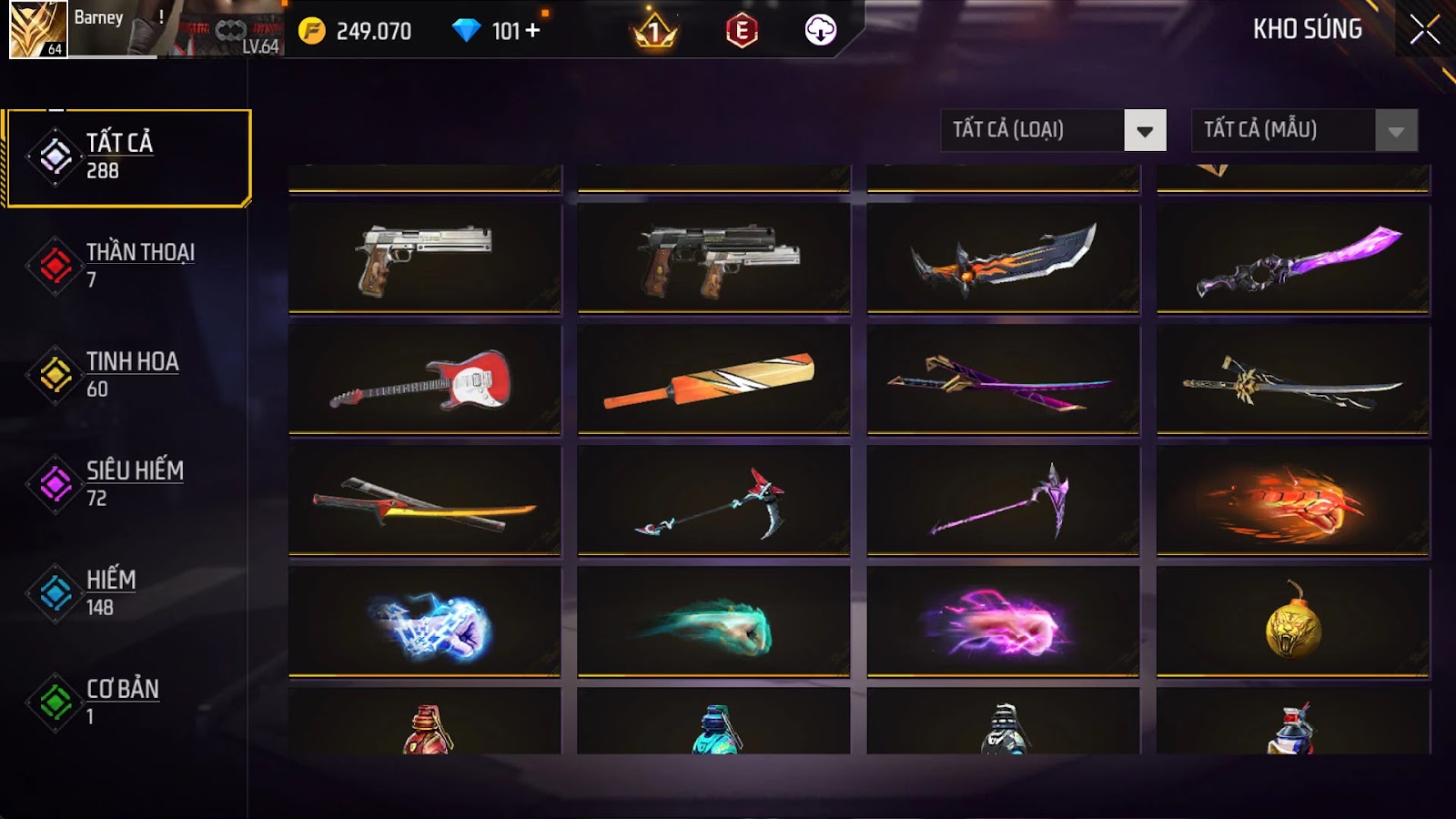The image size is (1456, 819).
Task: Select the Tất Cả category tab
Action: click(128, 157)
